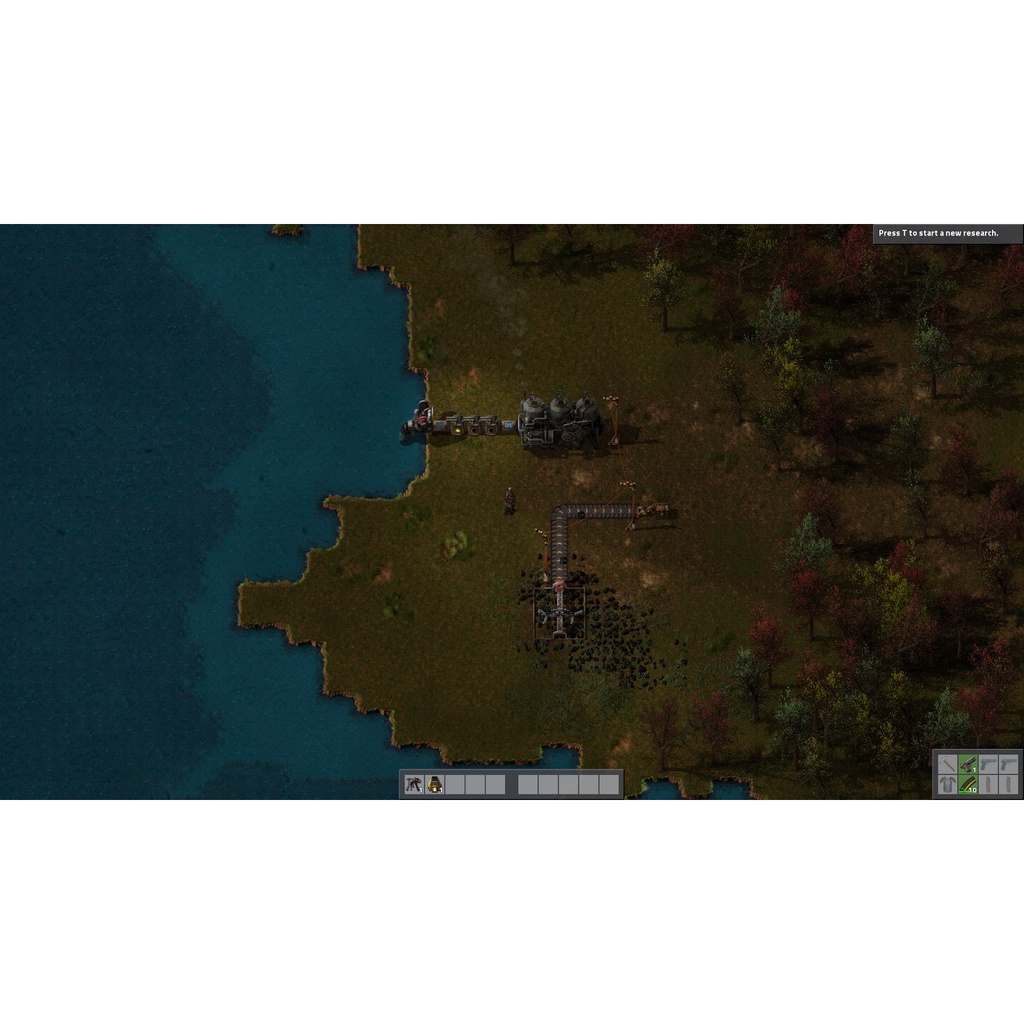The image size is (1024, 1024).
Task: Choose the empty armor slot
Action: 947,785
